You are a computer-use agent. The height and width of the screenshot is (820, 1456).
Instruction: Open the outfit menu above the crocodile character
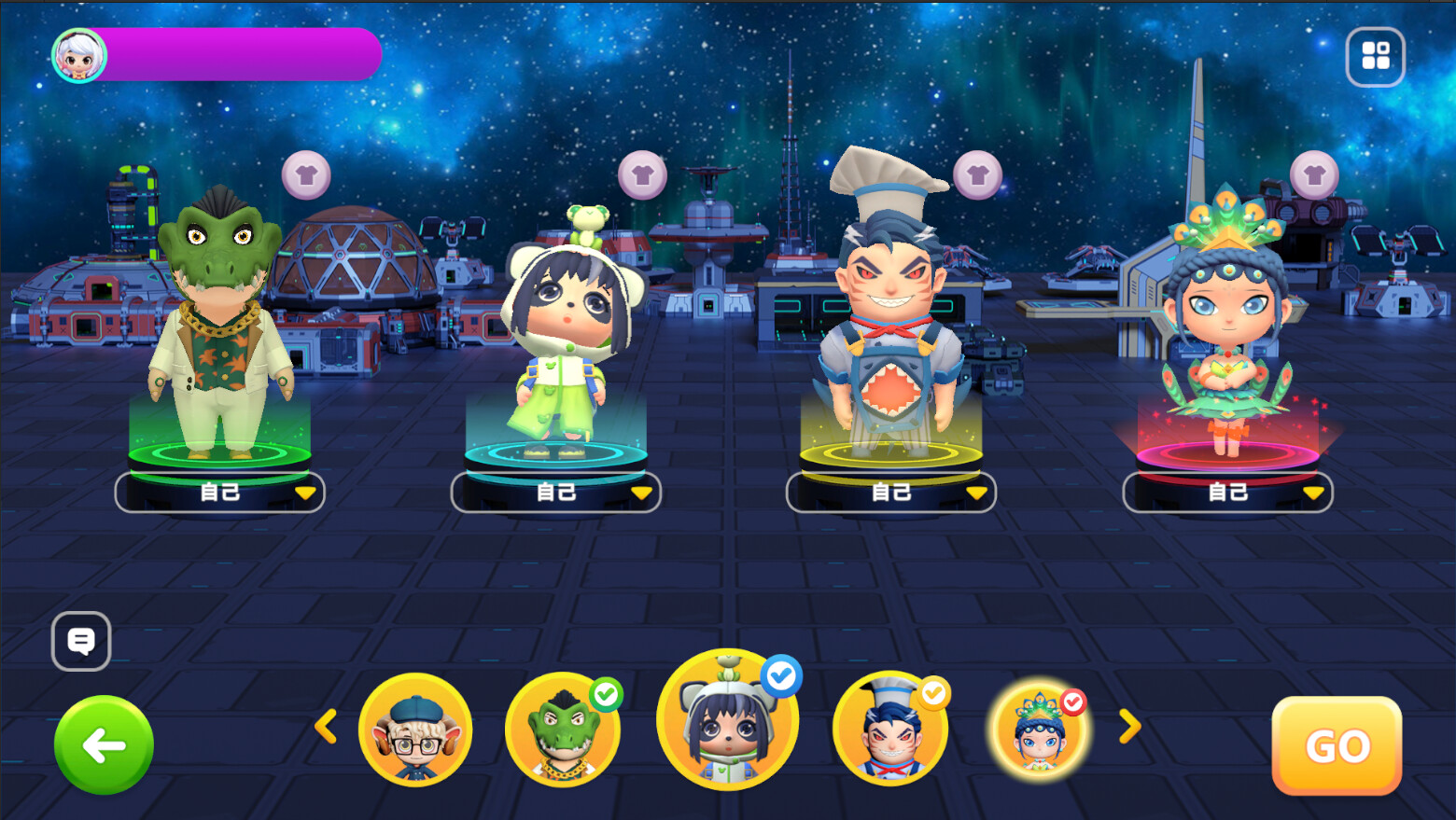(x=306, y=174)
